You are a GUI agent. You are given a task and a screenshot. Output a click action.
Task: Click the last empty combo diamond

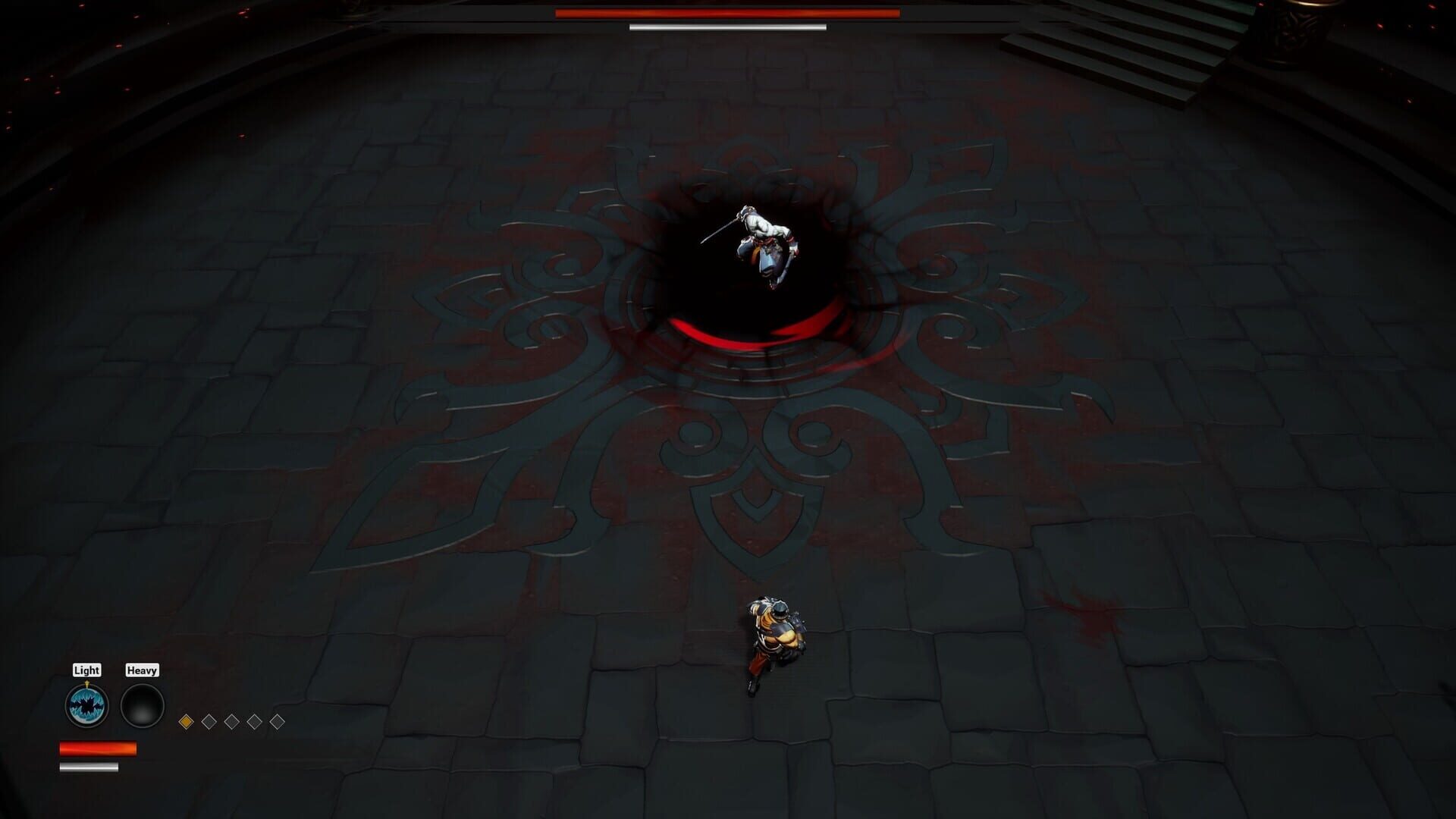(x=277, y=722)
